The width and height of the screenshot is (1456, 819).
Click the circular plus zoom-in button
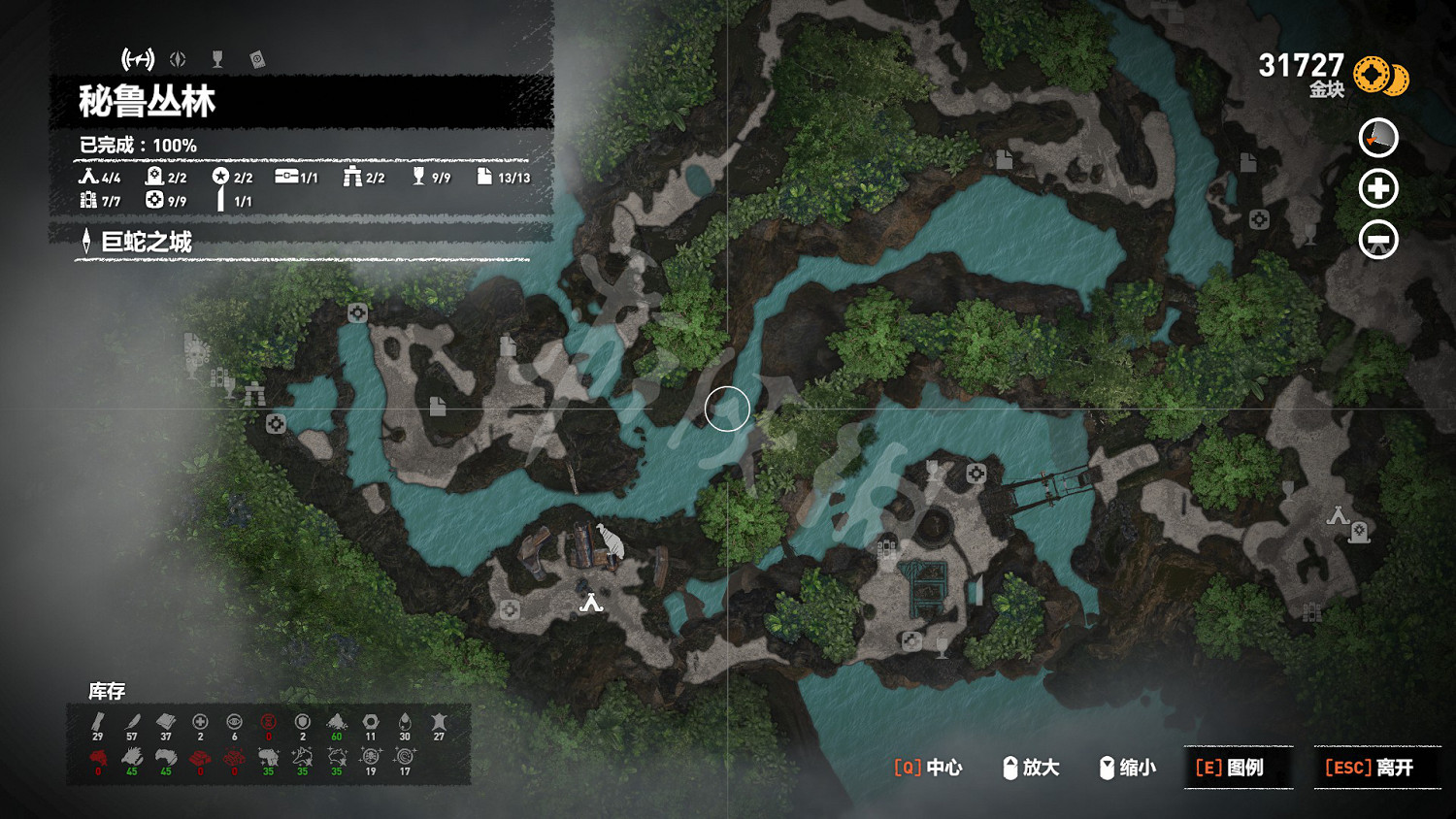click(1378, 189)
